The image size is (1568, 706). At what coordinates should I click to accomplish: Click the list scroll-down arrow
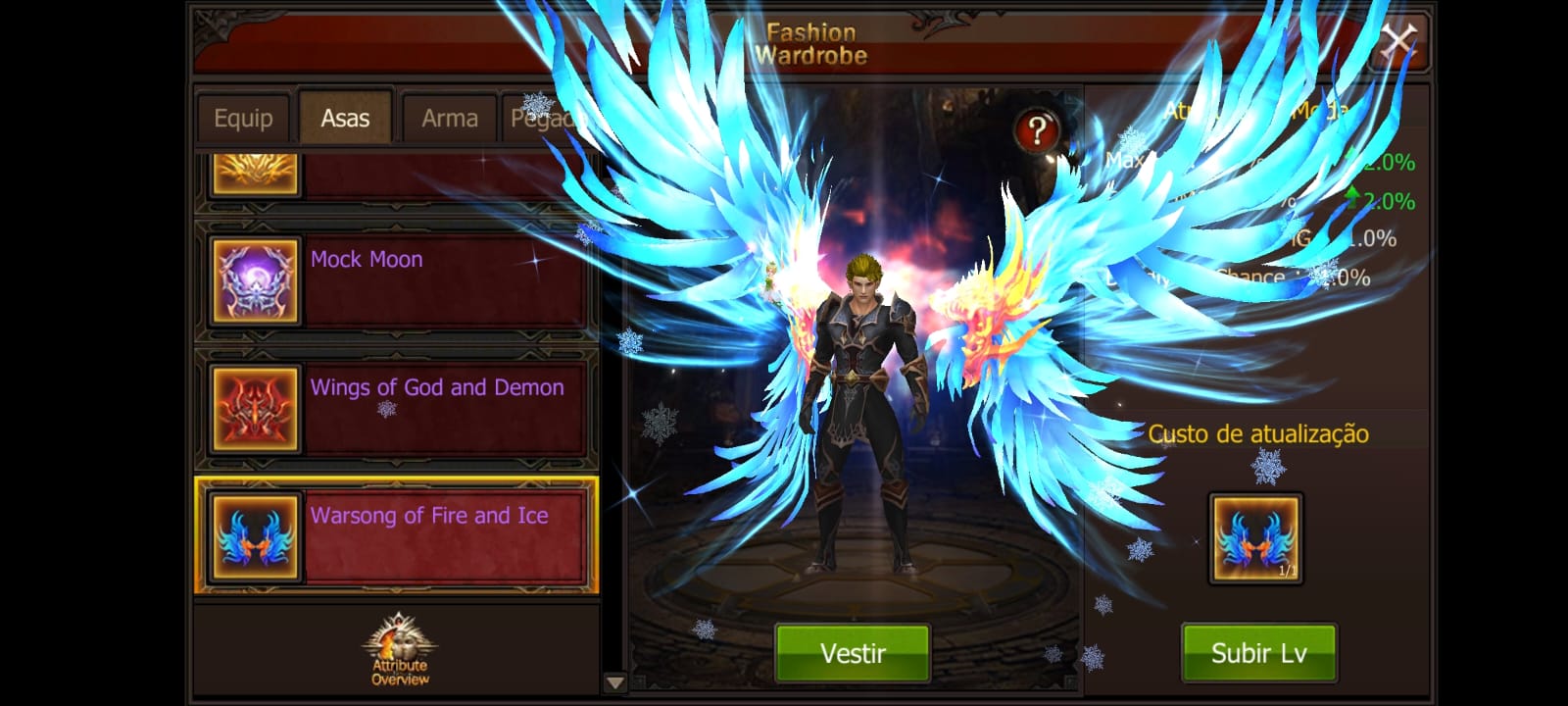(614, 682)
